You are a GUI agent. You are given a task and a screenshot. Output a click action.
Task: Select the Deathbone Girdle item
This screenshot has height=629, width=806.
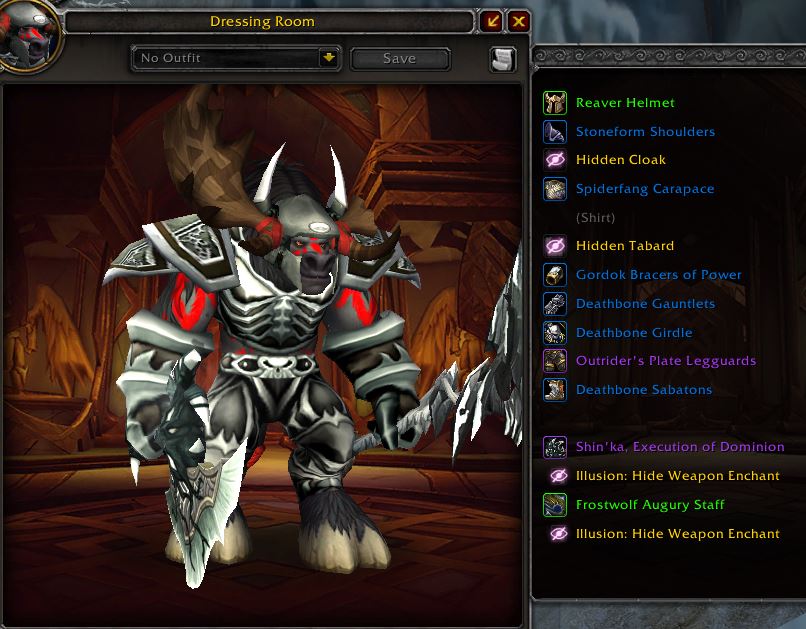(x=633, y=333)
